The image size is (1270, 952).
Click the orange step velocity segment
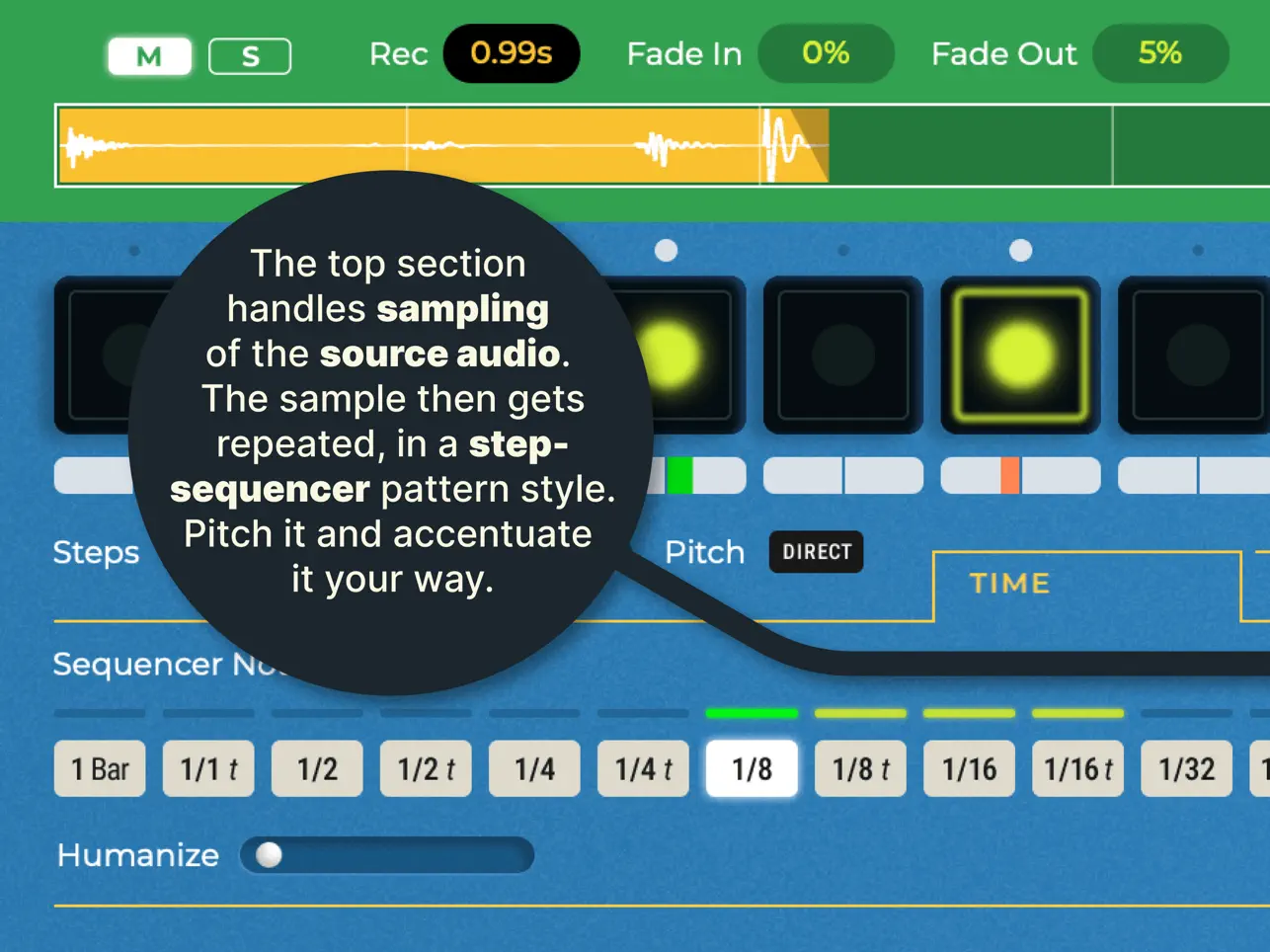click(1010, 476)
